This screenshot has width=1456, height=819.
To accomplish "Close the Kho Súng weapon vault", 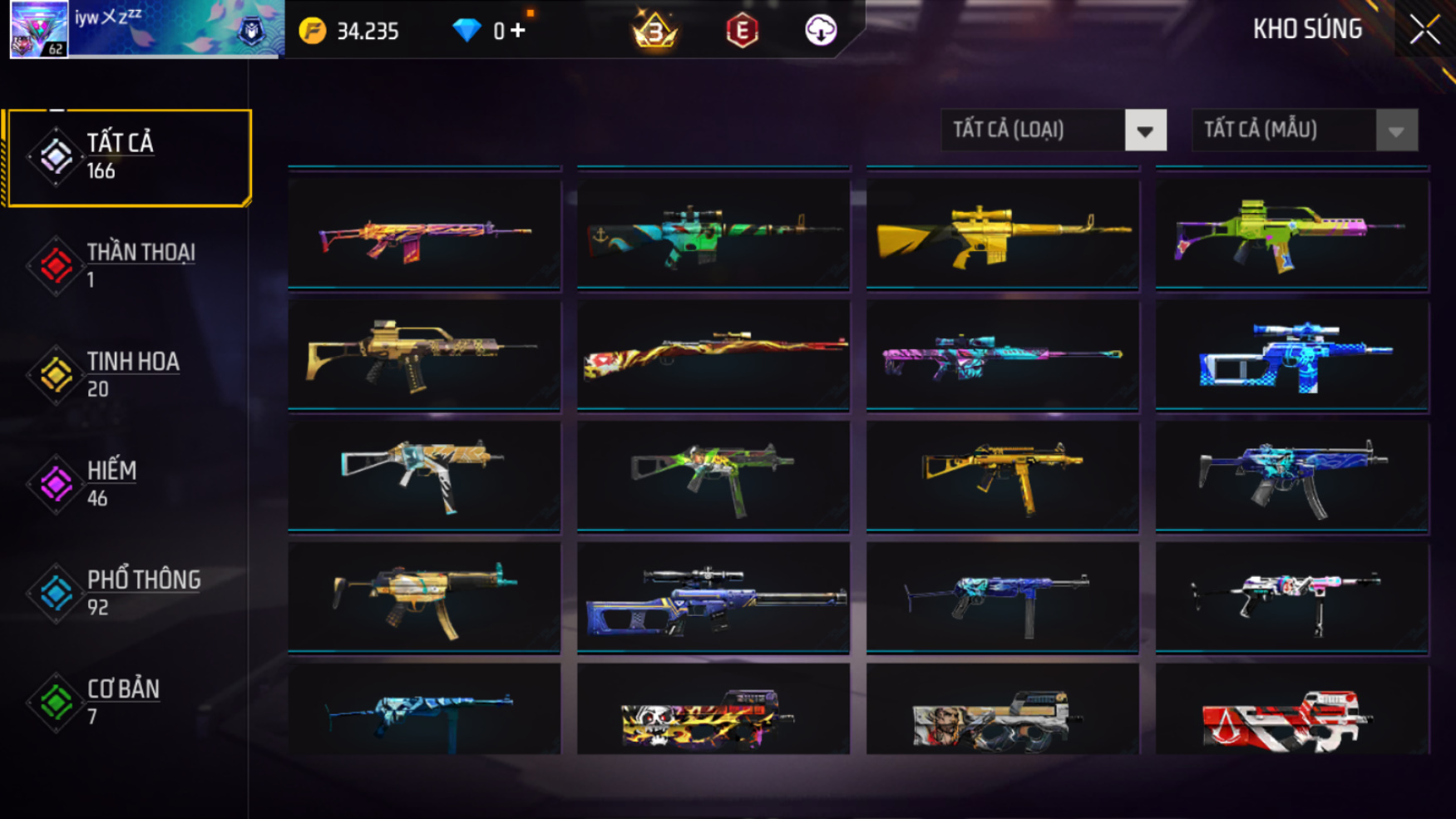I will (1424, 30).
